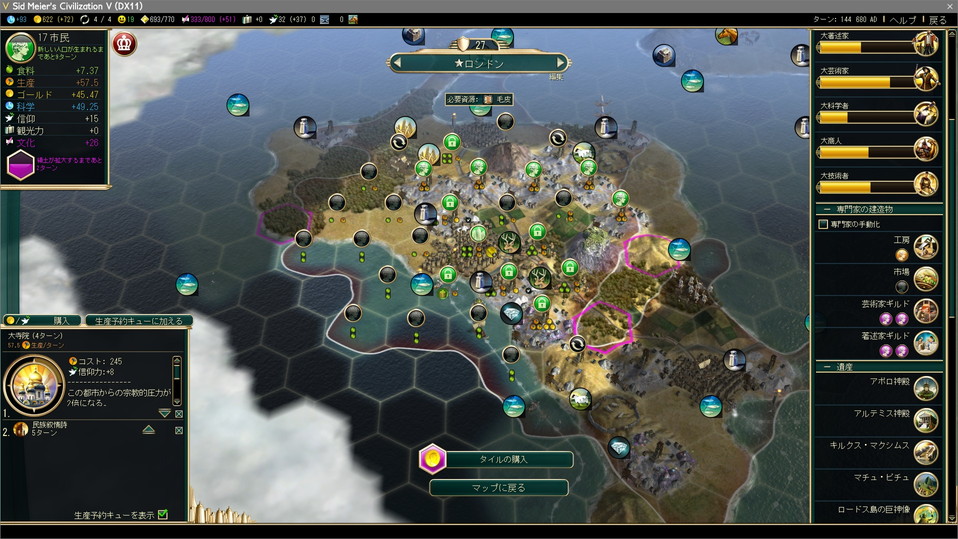This screenshot has height=539, width=958.
Task: Collapse the 遺産 wonders section header
Action: coord(827,367)
